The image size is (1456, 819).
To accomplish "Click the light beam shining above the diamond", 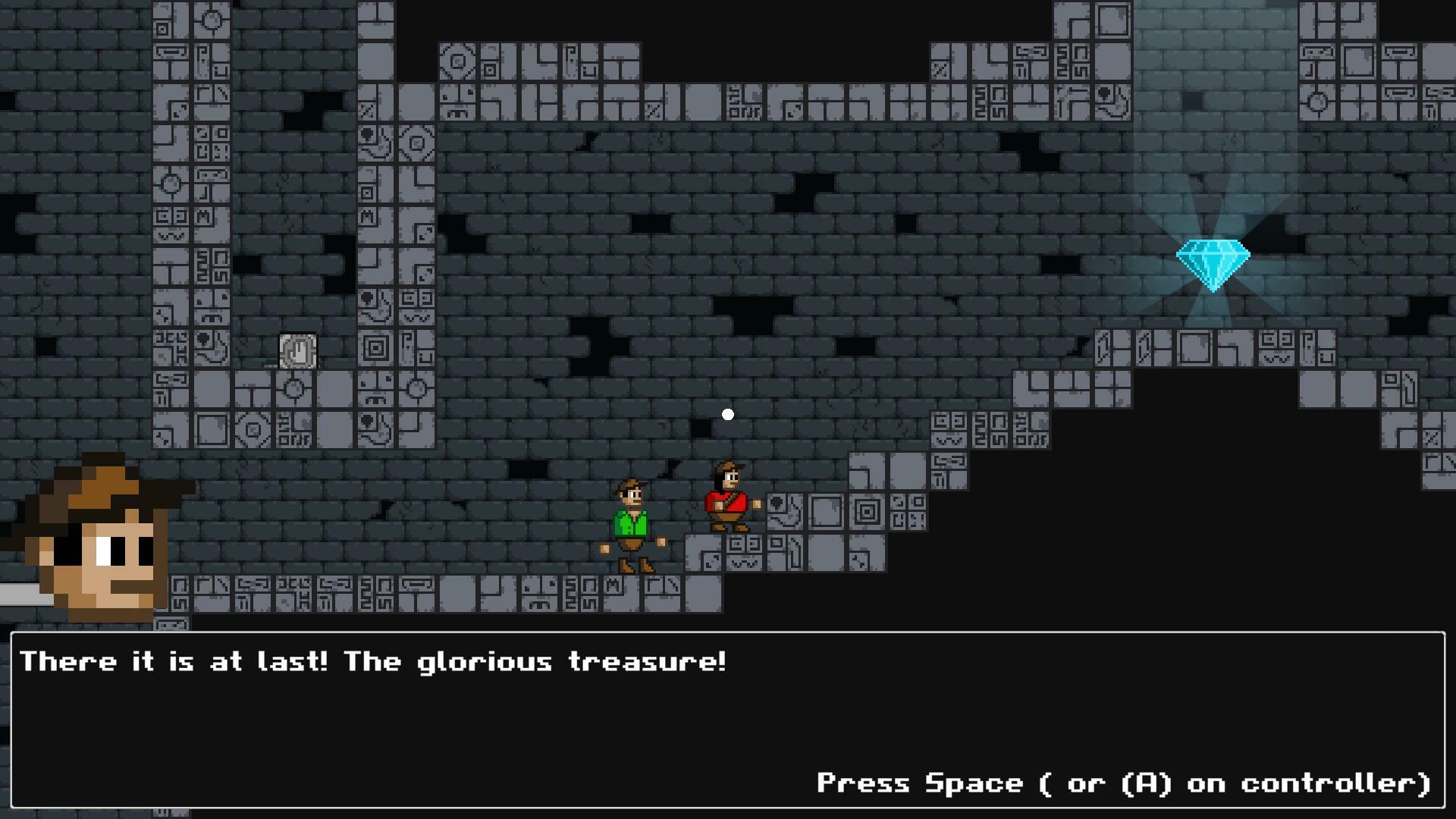I will pos(1213,136).
